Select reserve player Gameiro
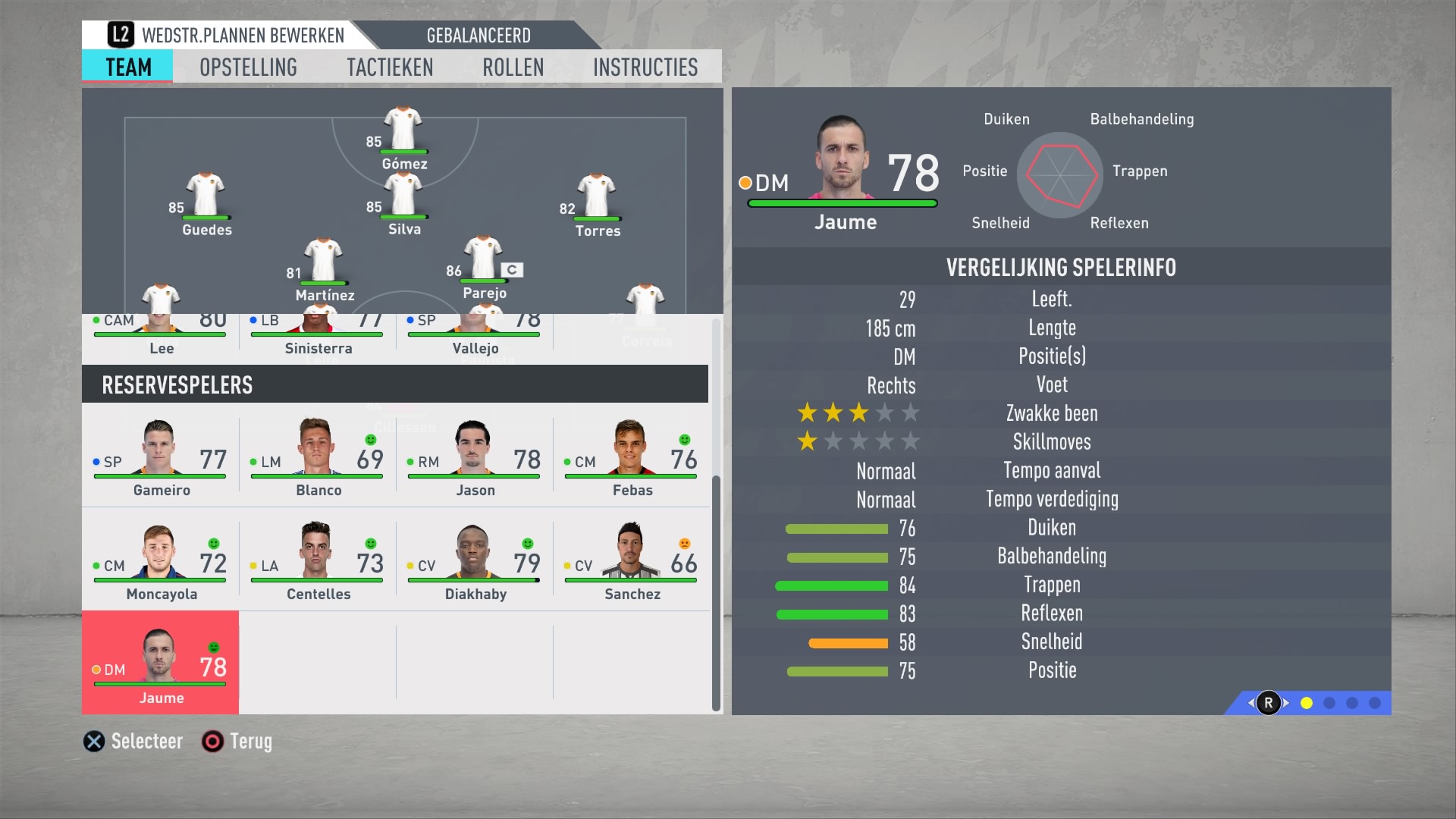 161,458
